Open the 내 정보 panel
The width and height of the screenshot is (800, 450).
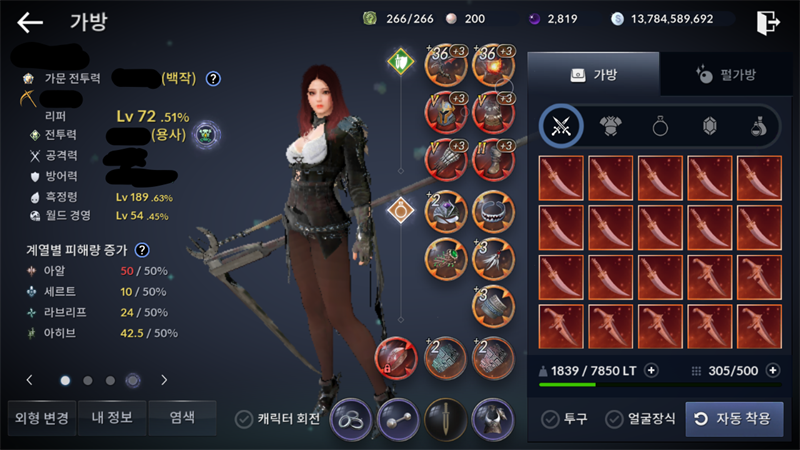click(112, 418)
